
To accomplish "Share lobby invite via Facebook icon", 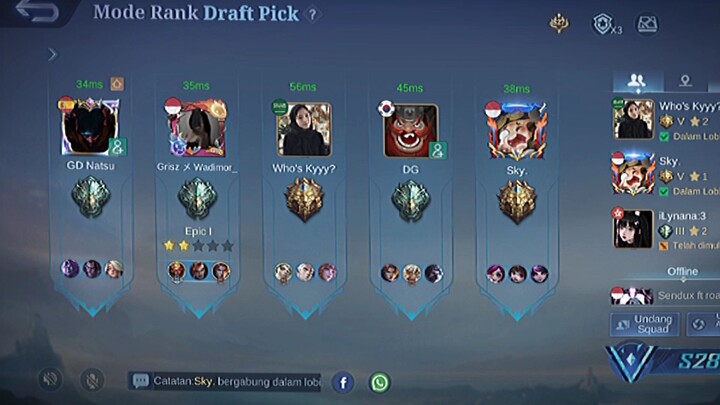I will coord(343,382).
